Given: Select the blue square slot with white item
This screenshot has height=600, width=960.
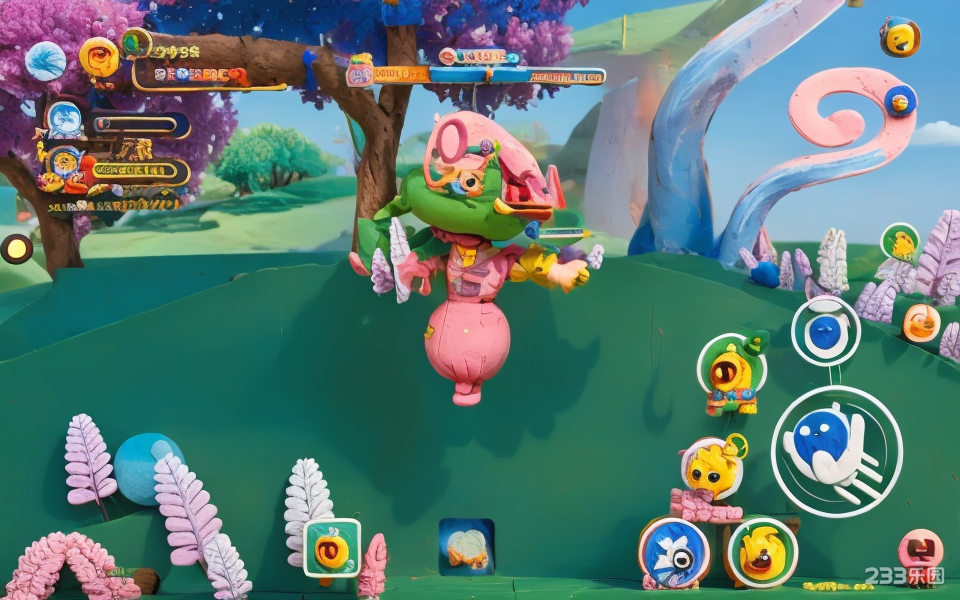Looking at the screenshot, I should pos(466,546).
